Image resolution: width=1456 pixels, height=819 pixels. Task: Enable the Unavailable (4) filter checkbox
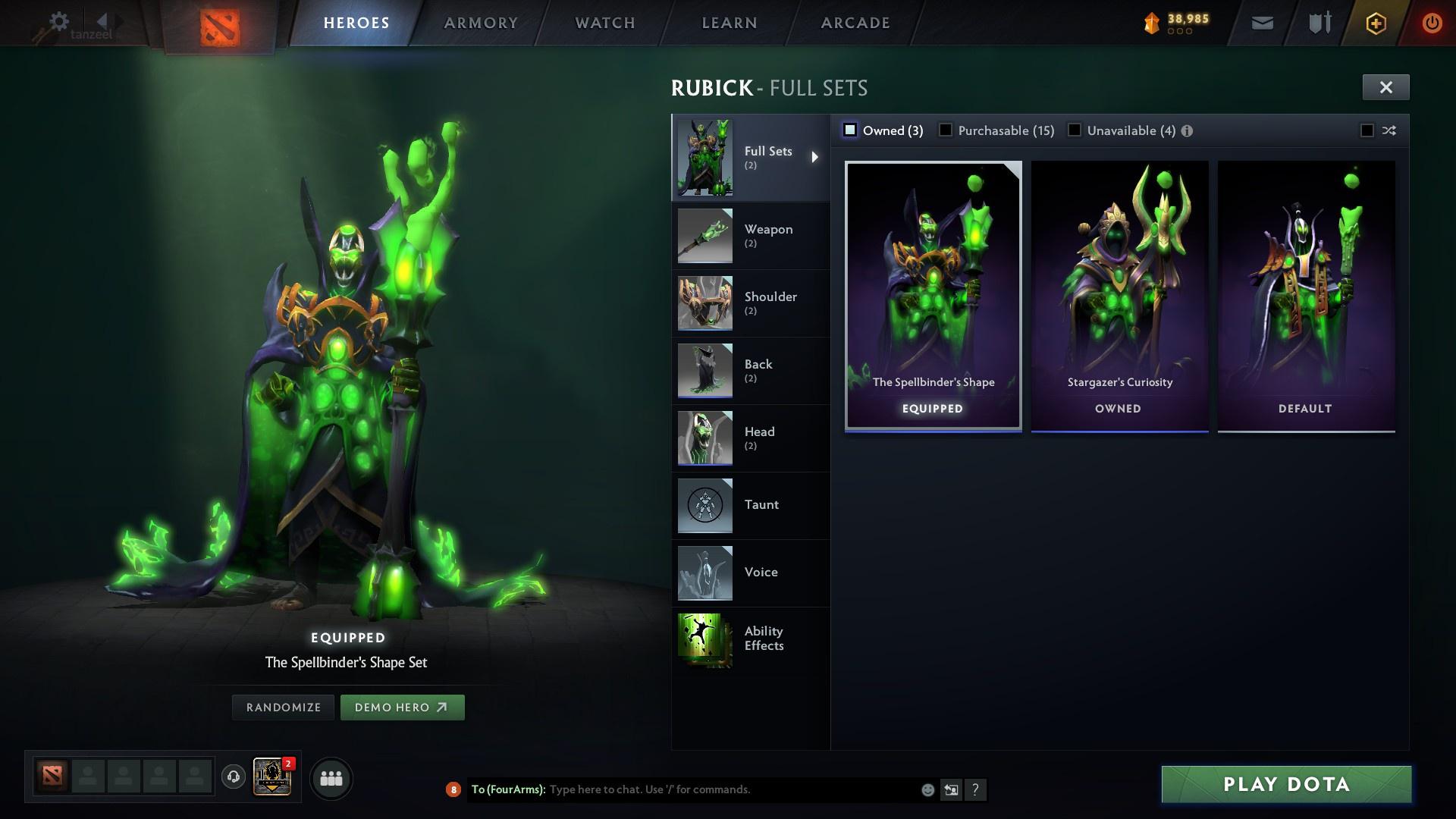(x=1075, y=130)
